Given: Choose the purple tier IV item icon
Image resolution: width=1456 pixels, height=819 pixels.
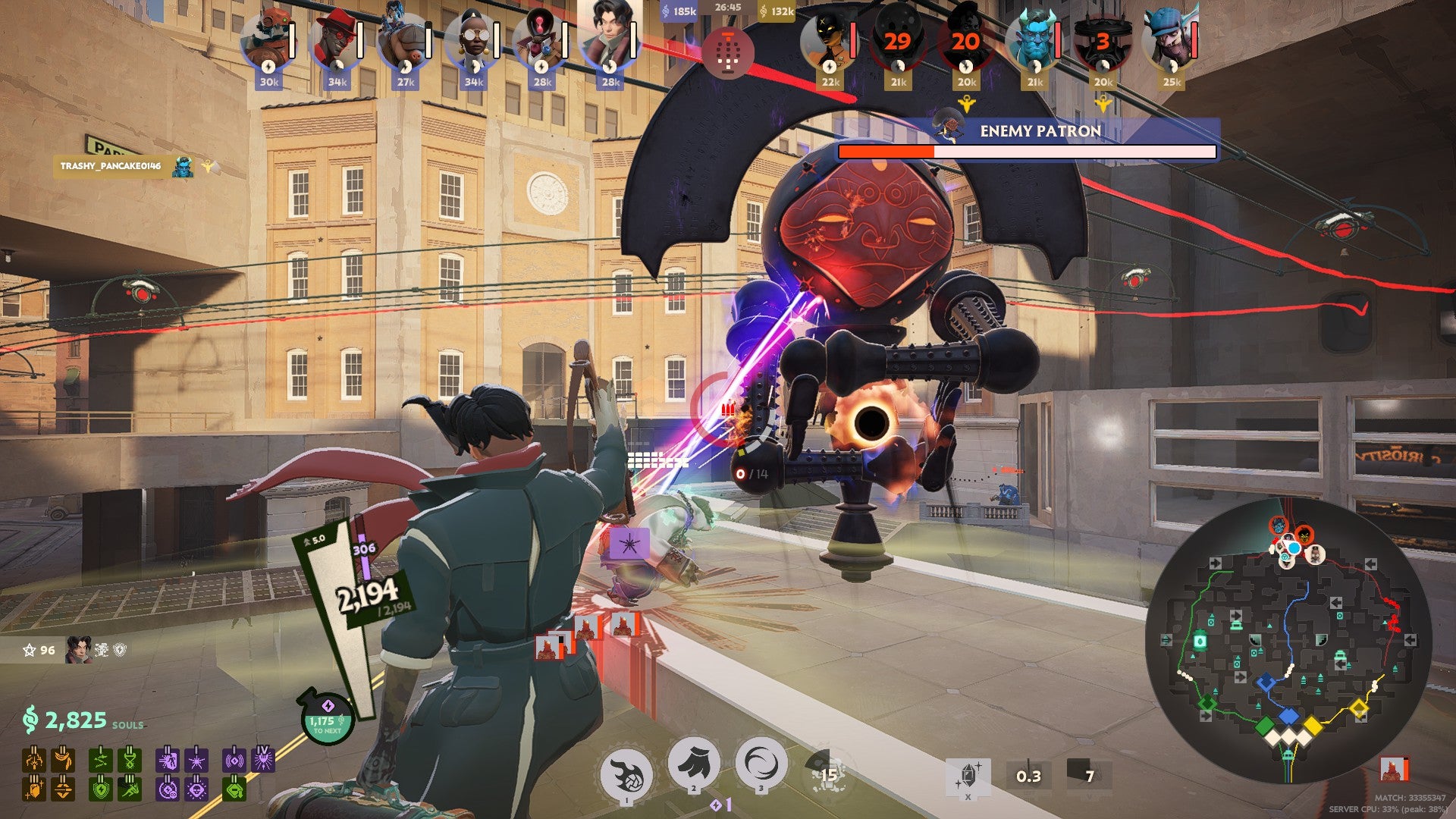Looking at the screenshot, I should click(262, 759).
